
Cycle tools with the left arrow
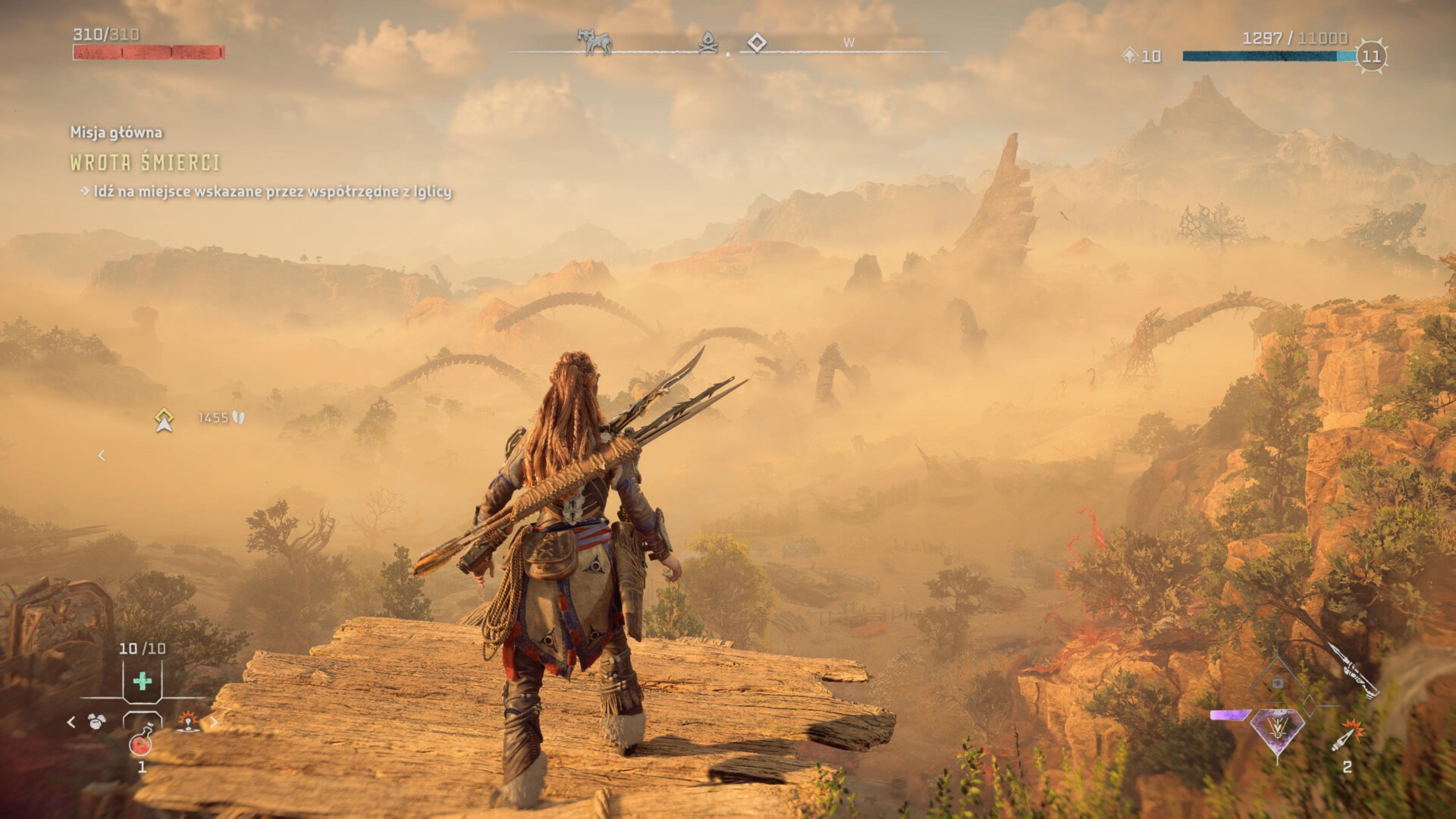pos(71,722)
